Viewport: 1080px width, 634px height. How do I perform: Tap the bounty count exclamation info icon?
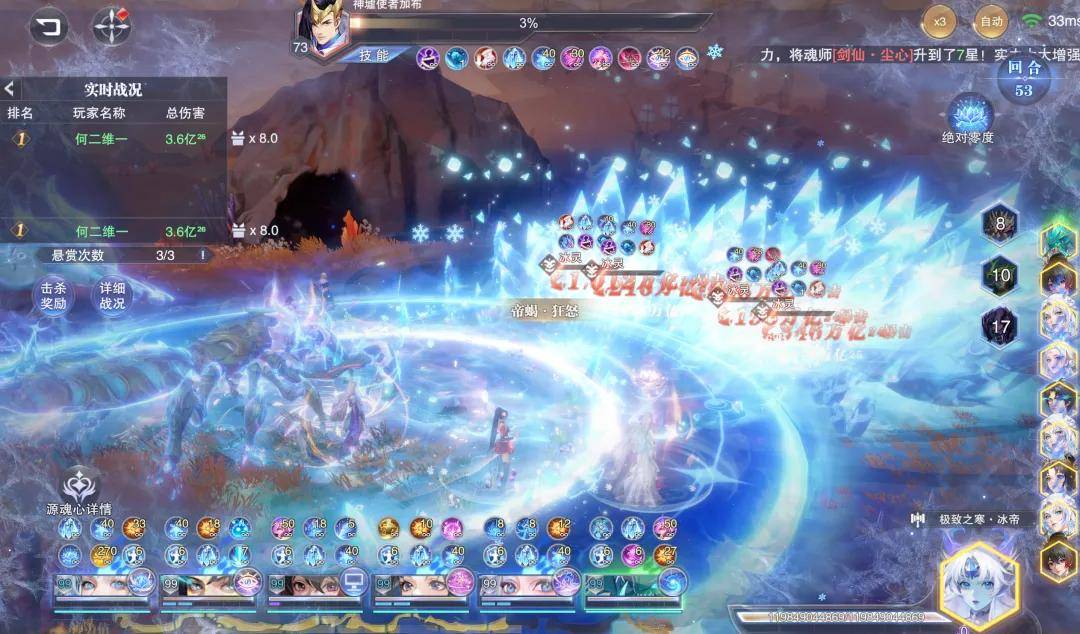point(202,255)
